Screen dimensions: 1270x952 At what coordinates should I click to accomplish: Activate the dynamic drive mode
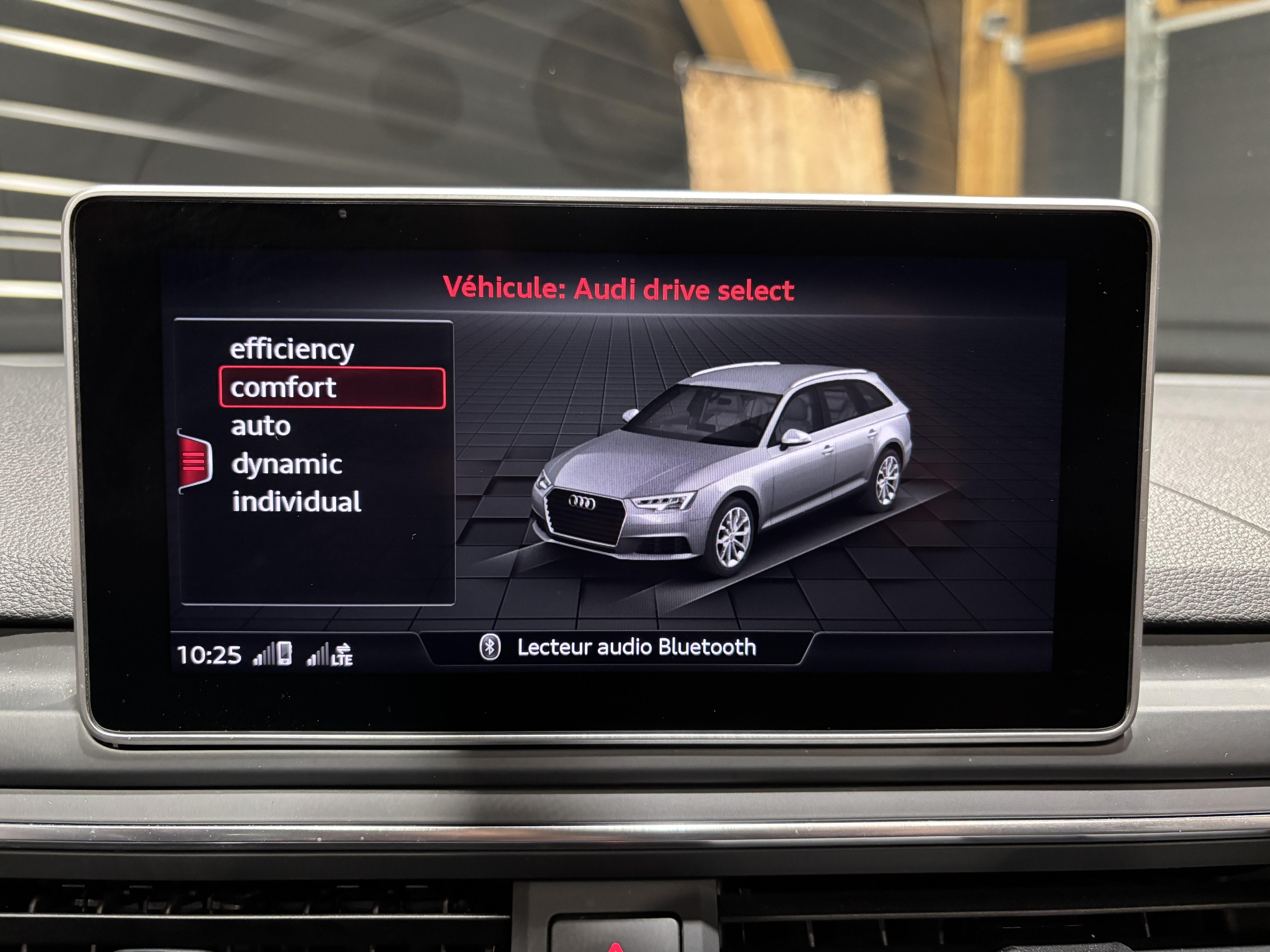[287, 464]
